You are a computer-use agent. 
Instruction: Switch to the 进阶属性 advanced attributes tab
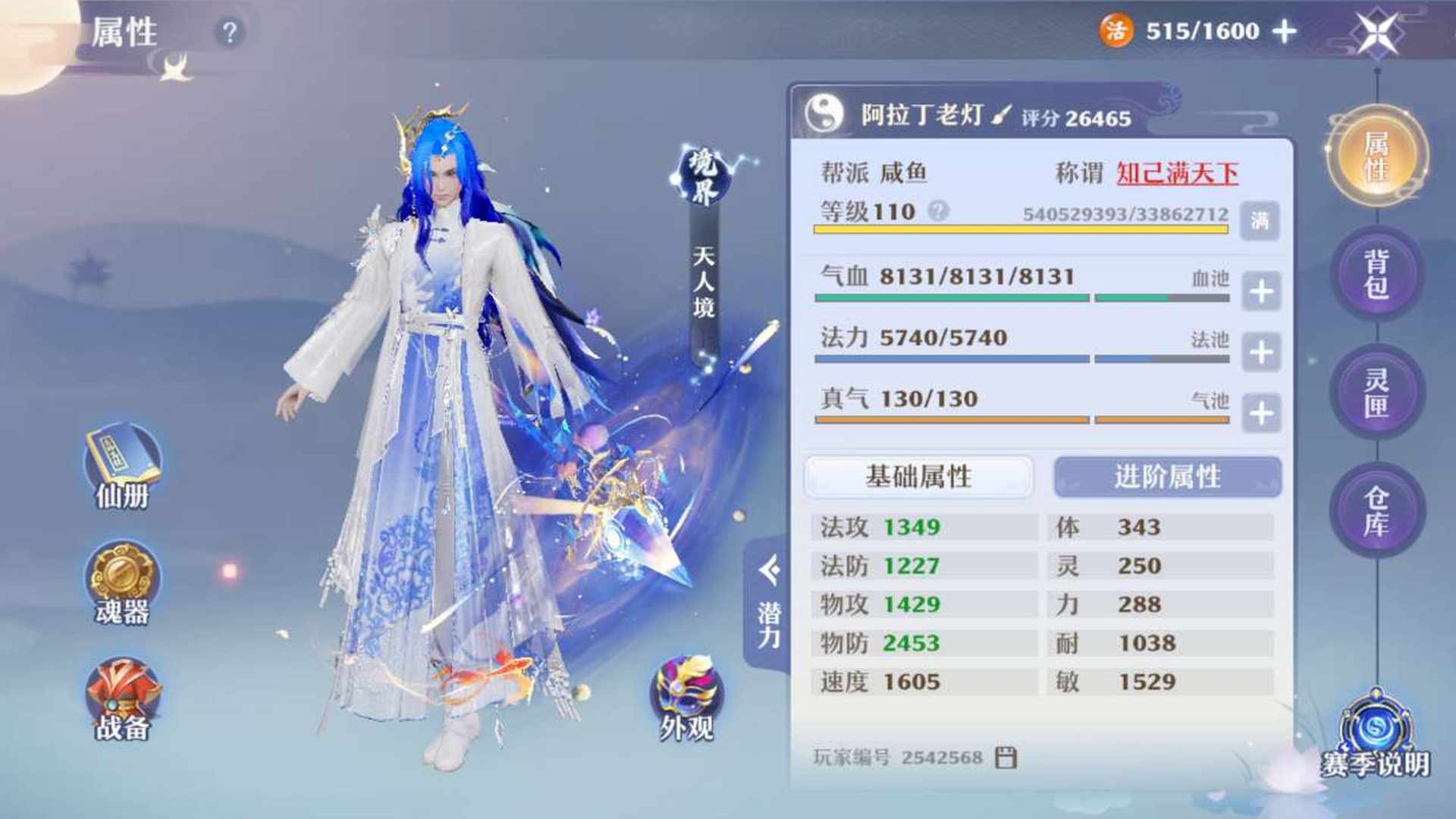point(1167,477)
